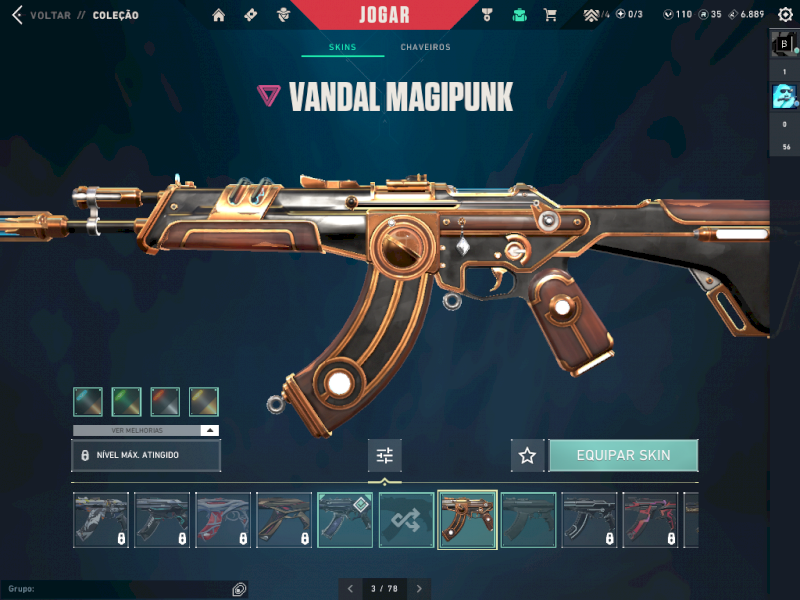This screenshot has height=600, width=800.
Task: Pick the gold-yellow variant swatch
Action: 204,402
